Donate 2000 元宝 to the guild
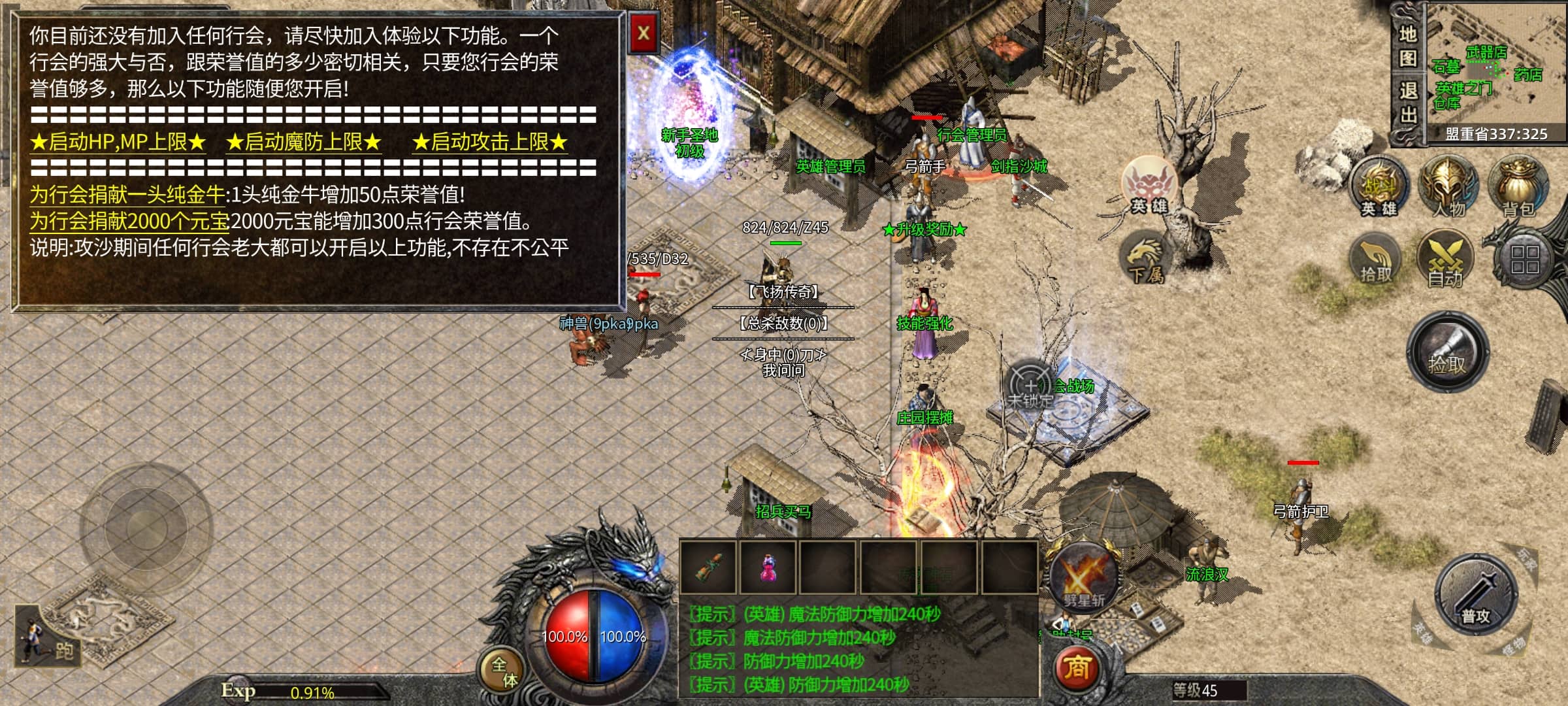This screenshot has width=1568, height=706. pos(129,222)
